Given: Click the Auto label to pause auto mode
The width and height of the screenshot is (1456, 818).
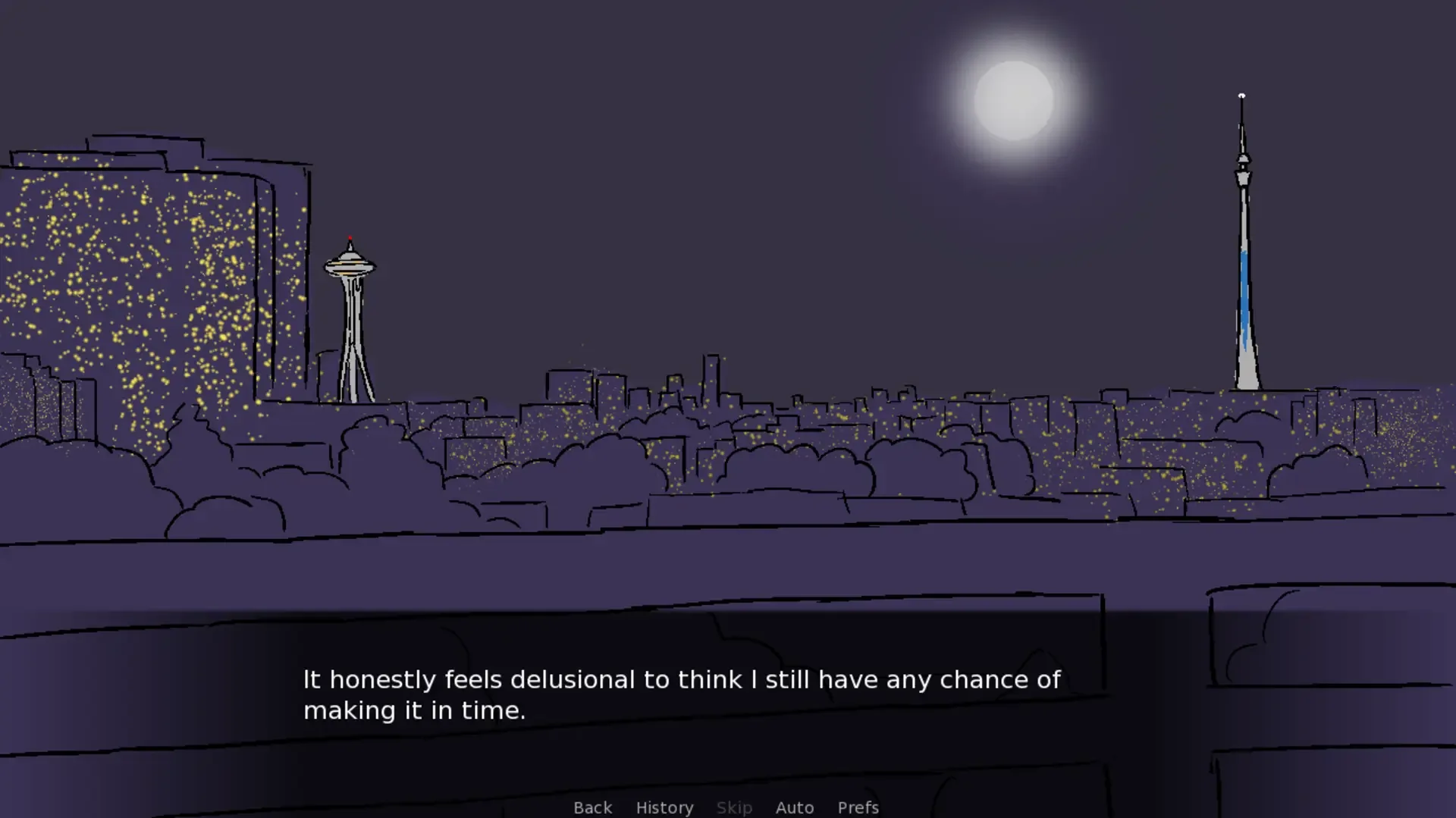Looking at the screenshot, I should [794, 807].
